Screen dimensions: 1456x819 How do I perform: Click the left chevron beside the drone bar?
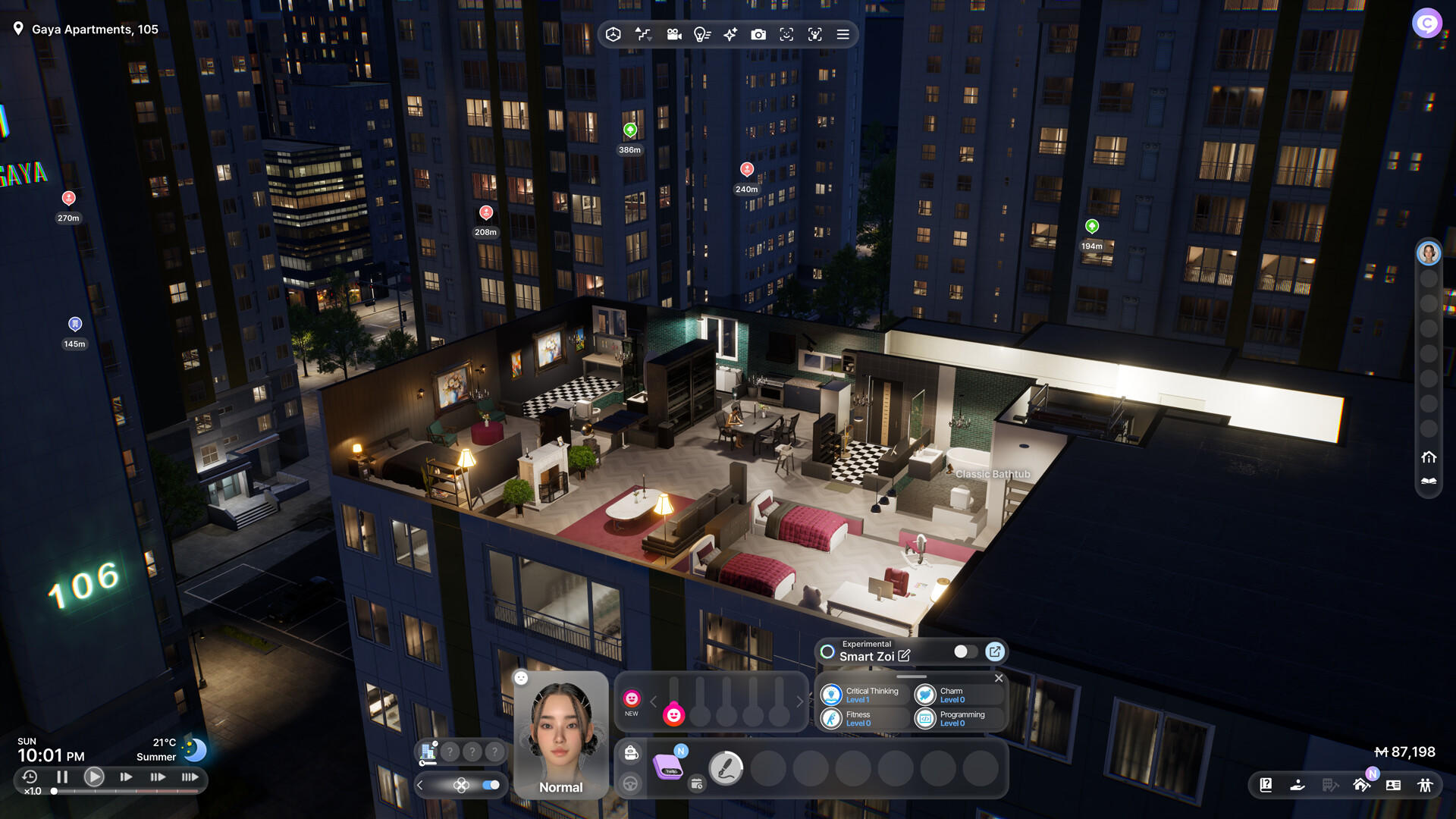click(420, 786)
